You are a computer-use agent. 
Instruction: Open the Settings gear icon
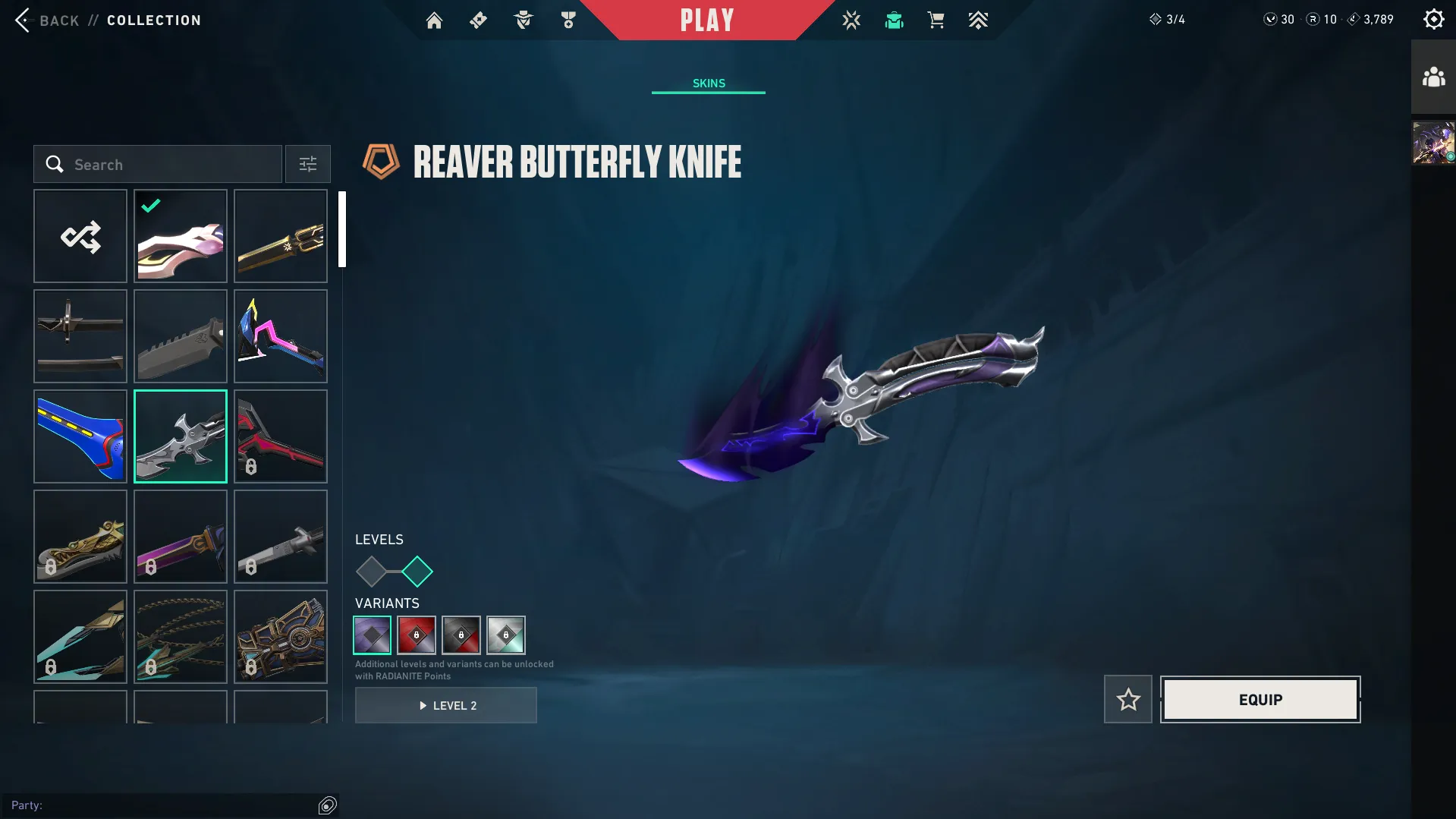pyautogui.click(x=1432, y=18)
